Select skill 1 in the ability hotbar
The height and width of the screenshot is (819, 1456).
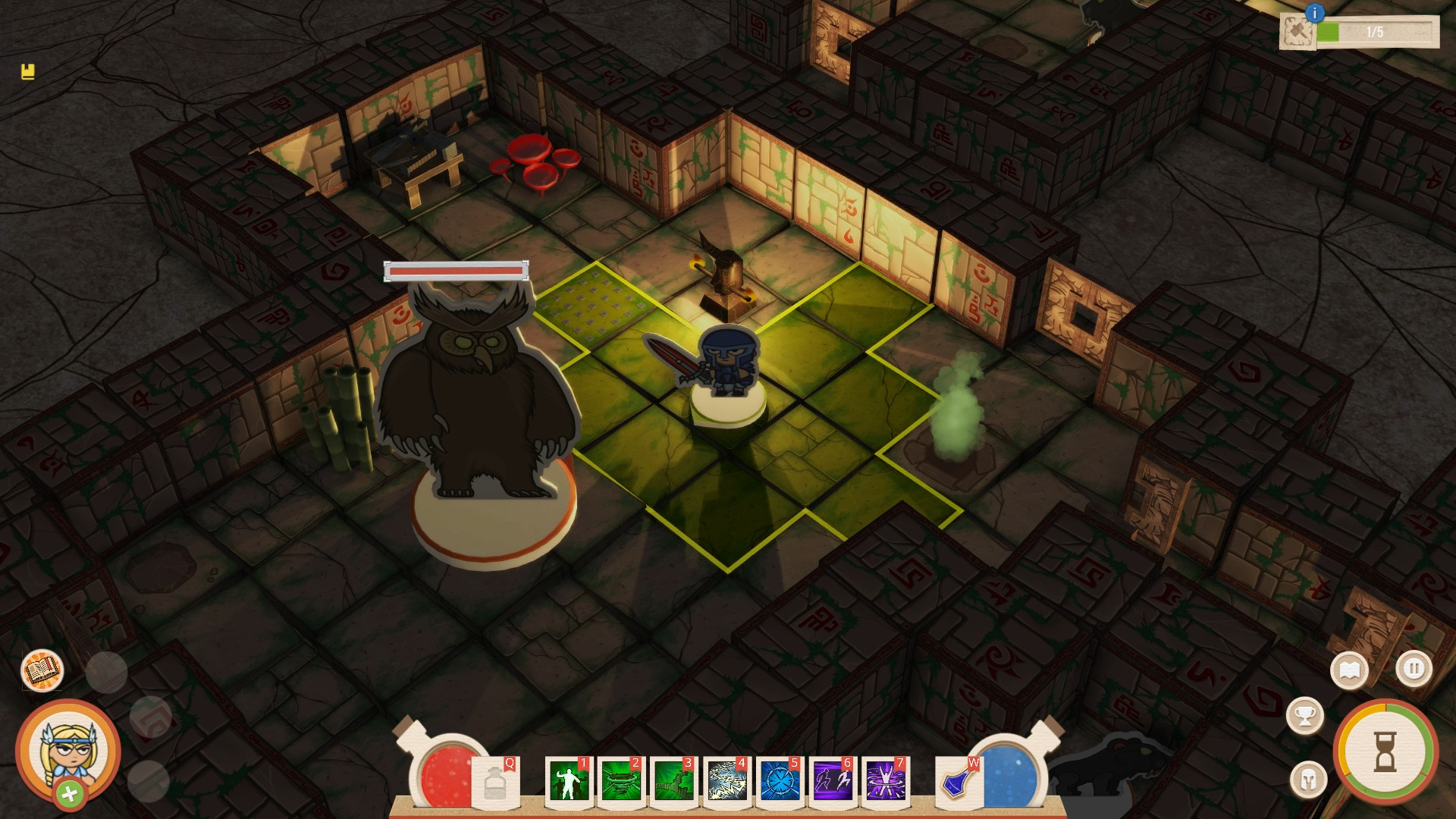click(x=568, y=781)
